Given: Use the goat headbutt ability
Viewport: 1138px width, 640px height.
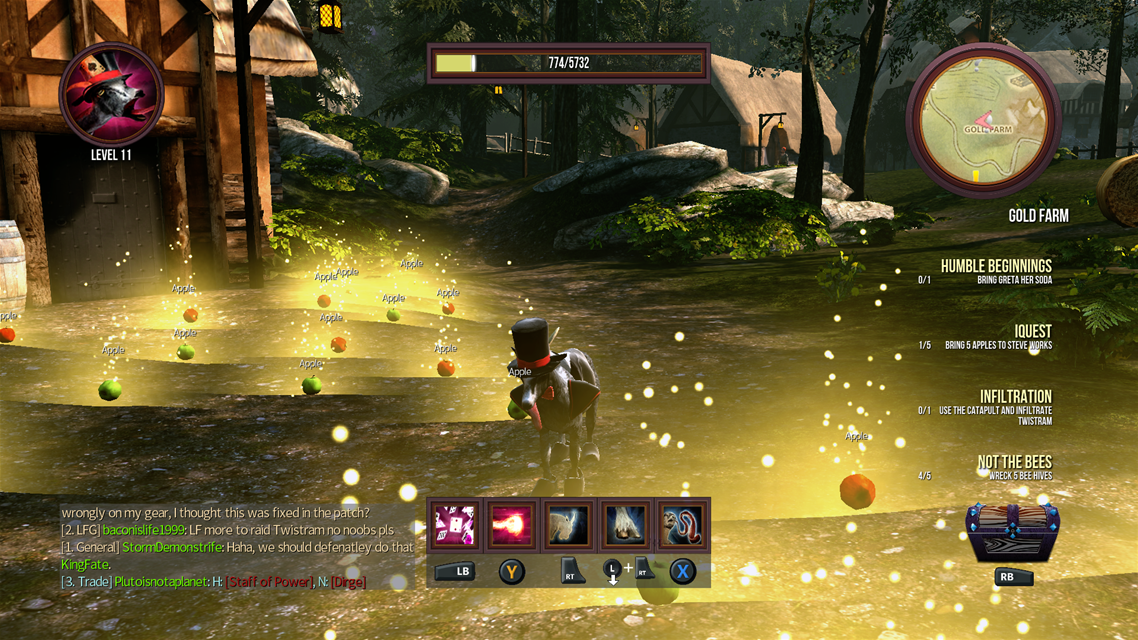Looking at the screenshot, I should 569,525.
